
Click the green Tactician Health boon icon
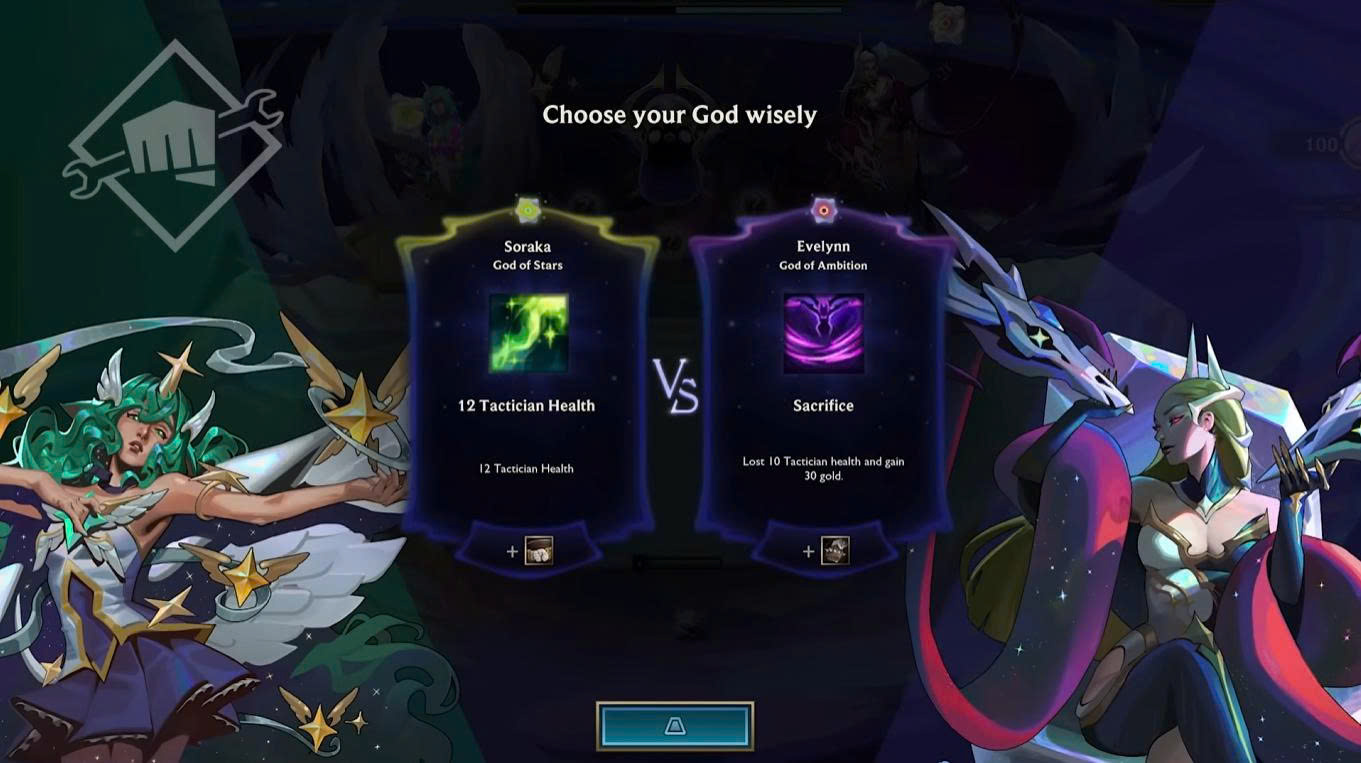[x=528, y=333]
